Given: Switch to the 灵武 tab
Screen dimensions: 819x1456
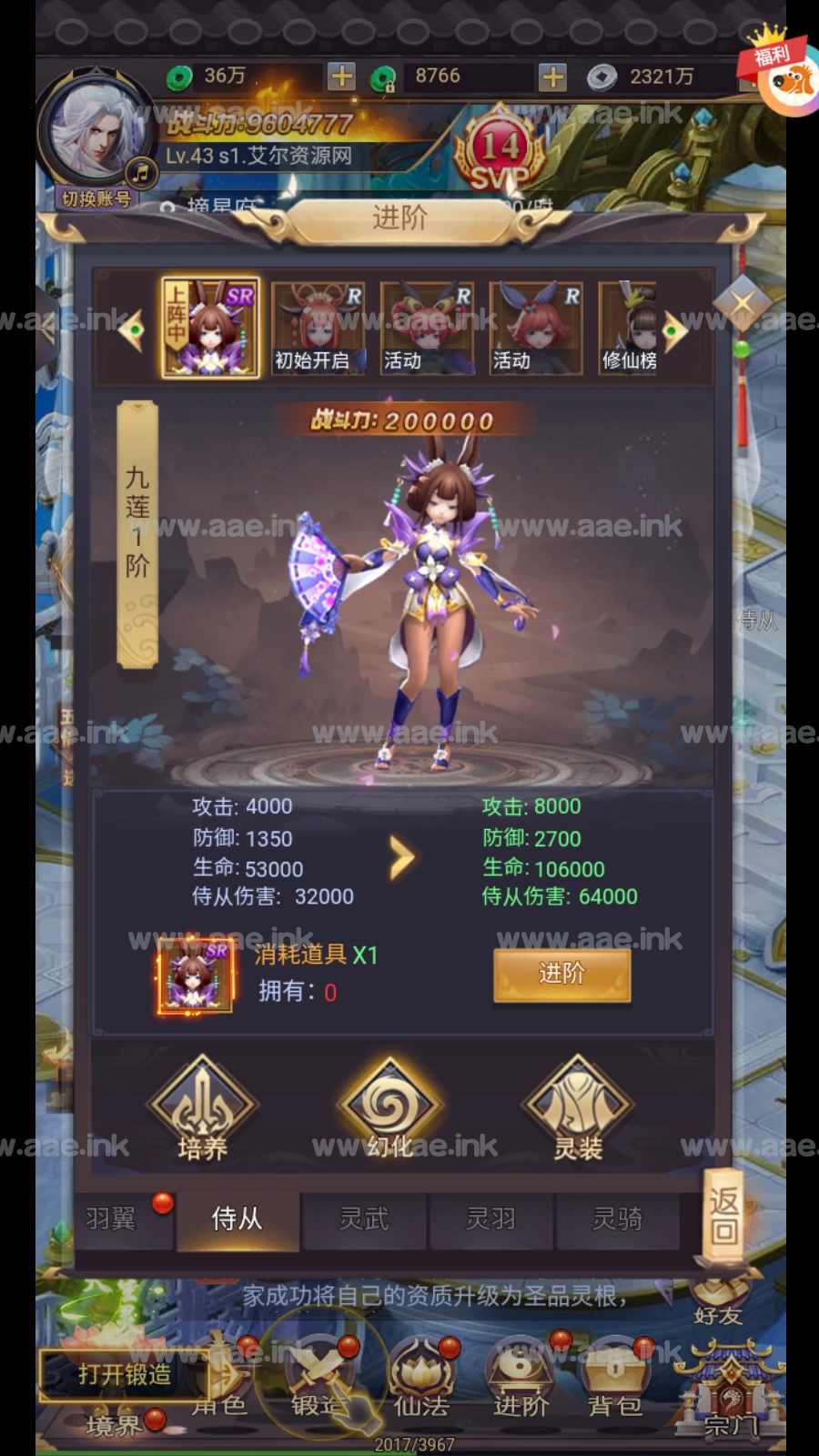Looking at the screenshot, I should point(364,1218).
